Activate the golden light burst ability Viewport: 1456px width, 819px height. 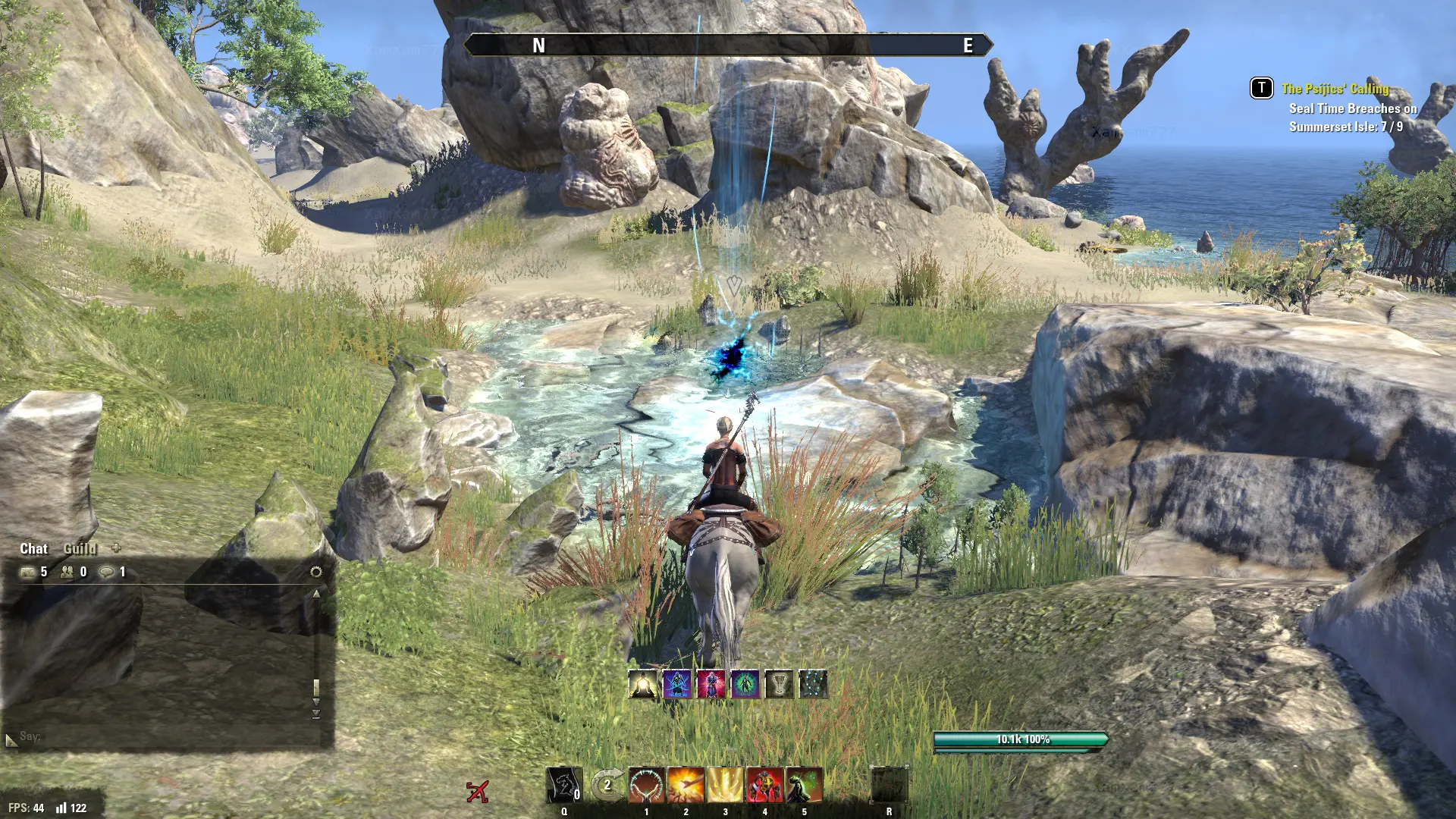coord(726,785)
